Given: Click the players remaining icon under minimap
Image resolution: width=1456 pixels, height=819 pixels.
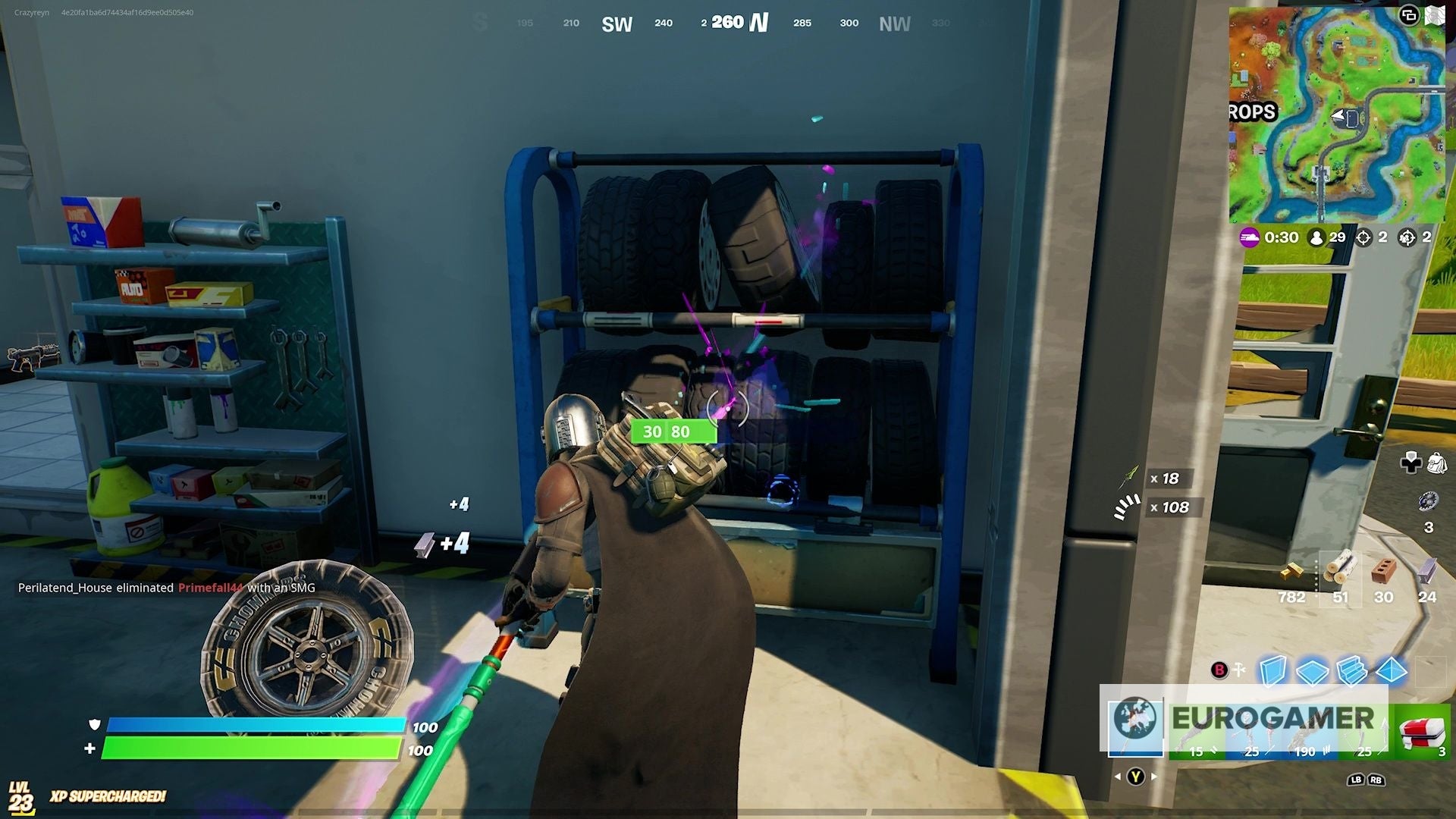Looking at the screenshot, I should tap(1316, 237).
